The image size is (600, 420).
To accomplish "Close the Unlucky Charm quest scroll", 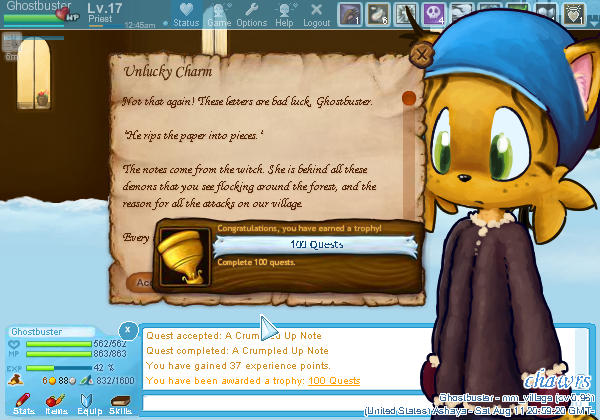I will pos(424,54).
